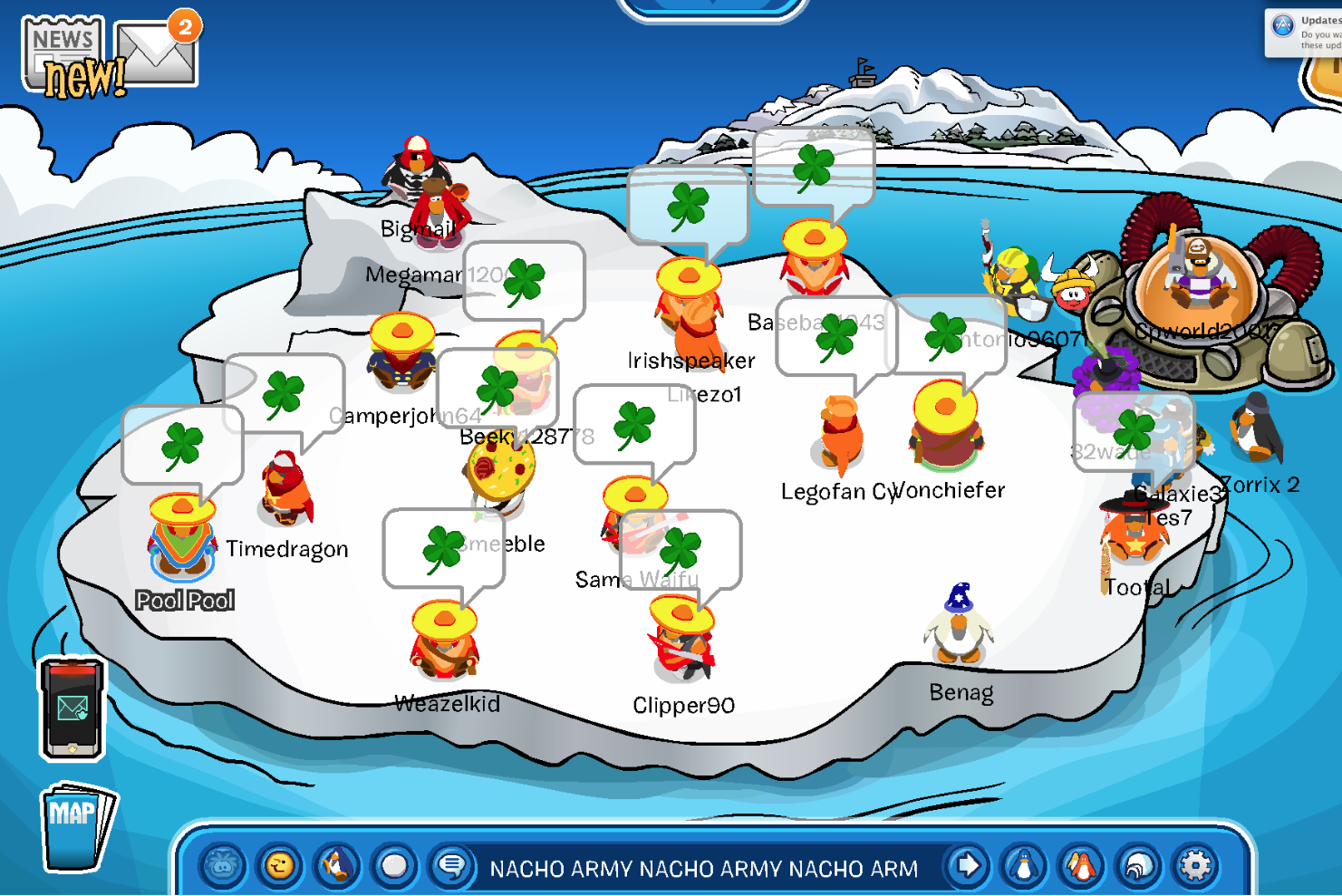Screen dimensions: 1342x896
Task: Select the puffle icon in the chat bar
Action: pos(223,867)
